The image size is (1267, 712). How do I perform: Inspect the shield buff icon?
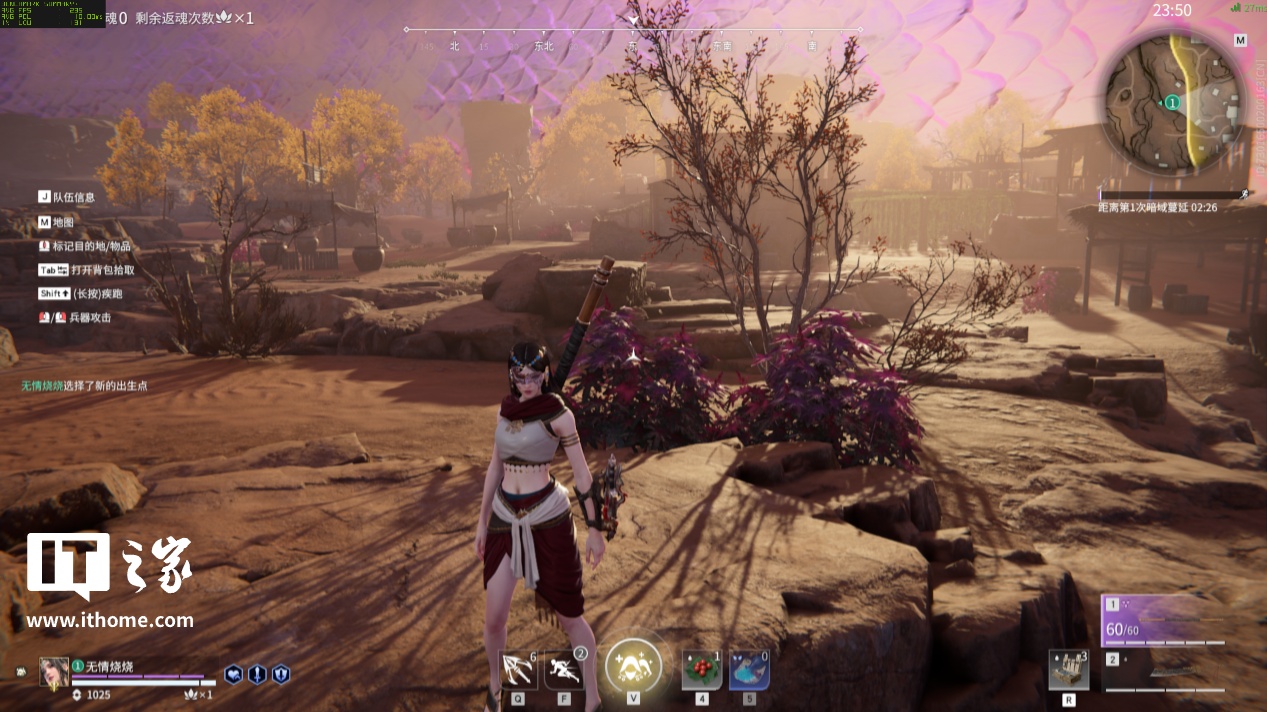281,674
